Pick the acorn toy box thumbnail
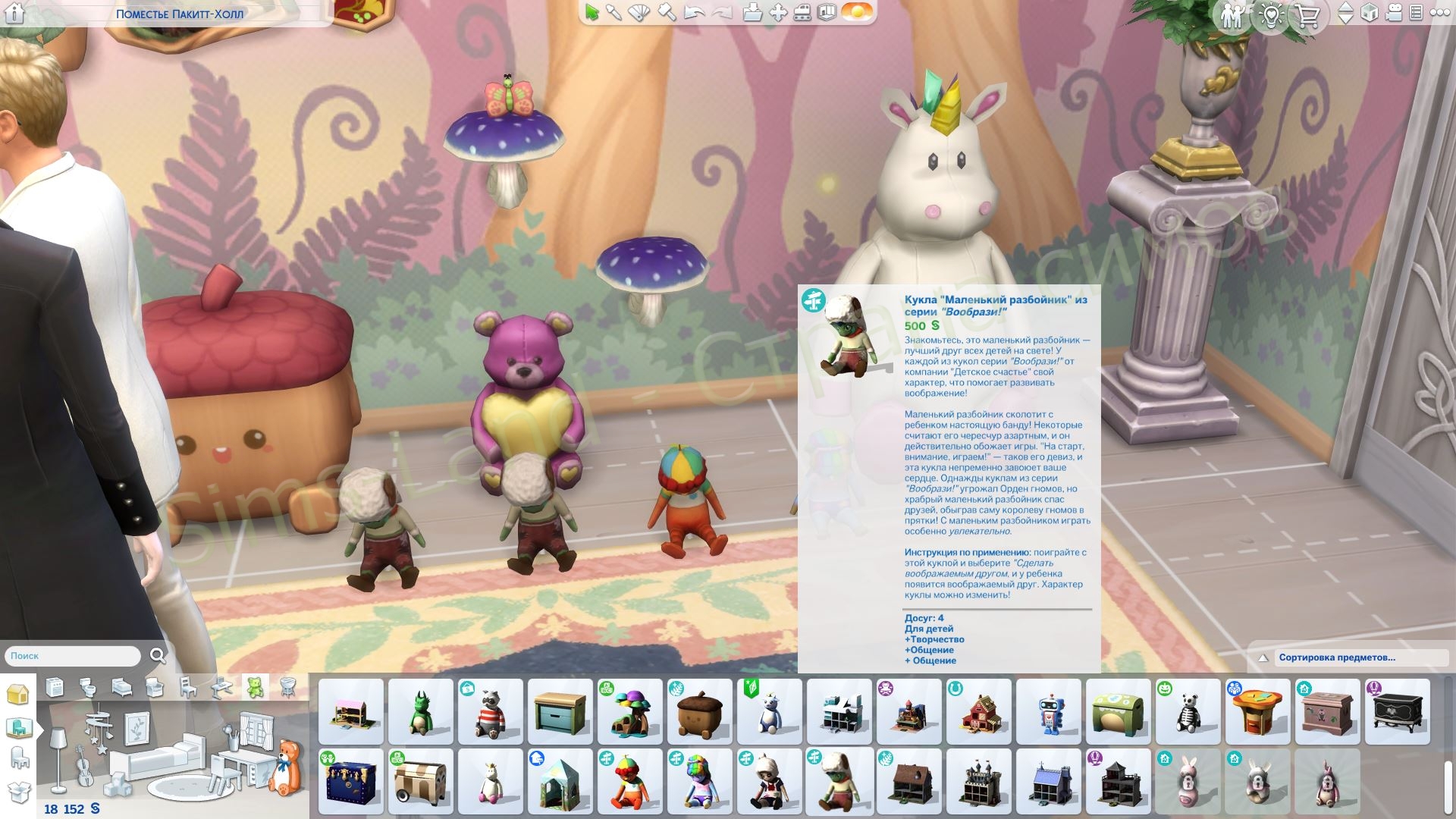 tap(699, 713)
